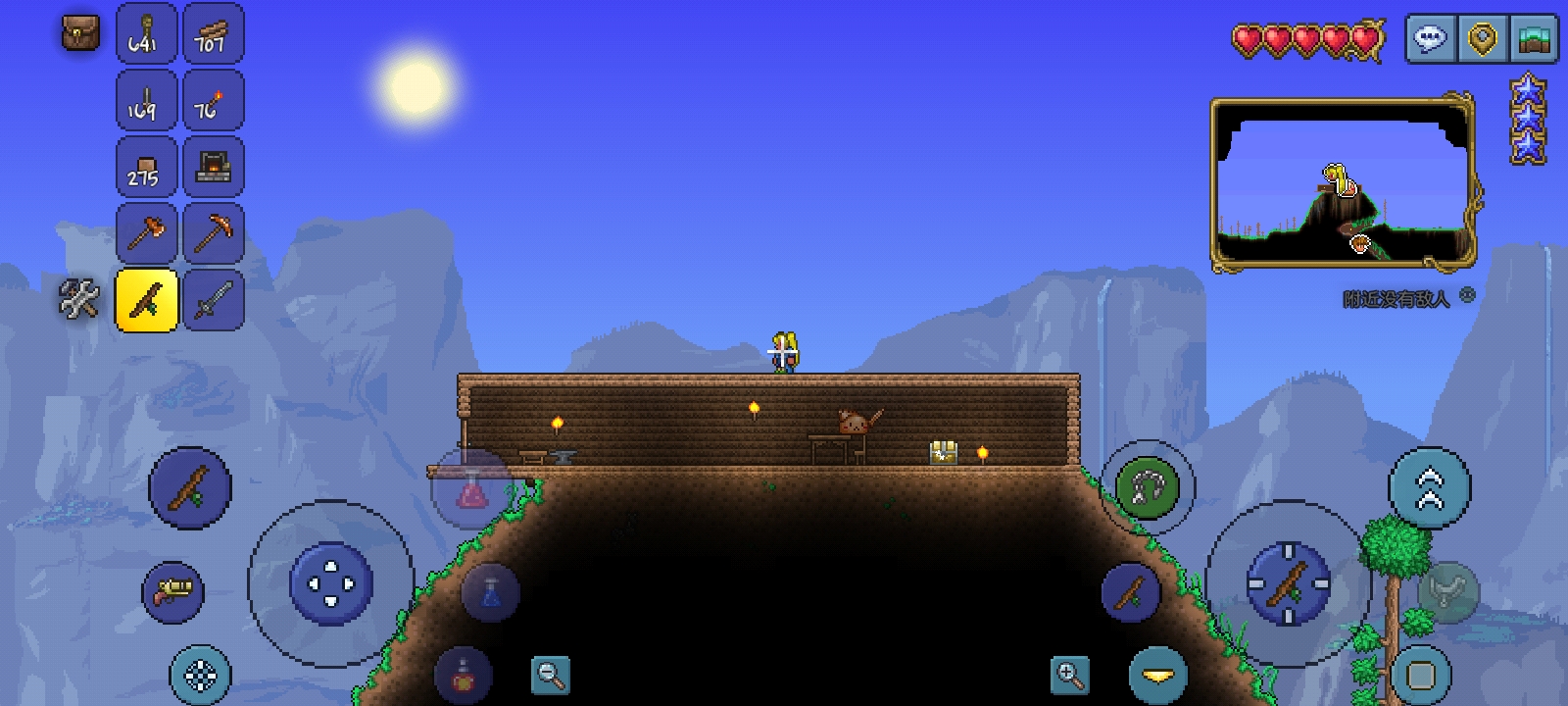This screenshot has width=1568, height=706.
Task: Equip the copper axe slot
Action: tap(147, 233)
